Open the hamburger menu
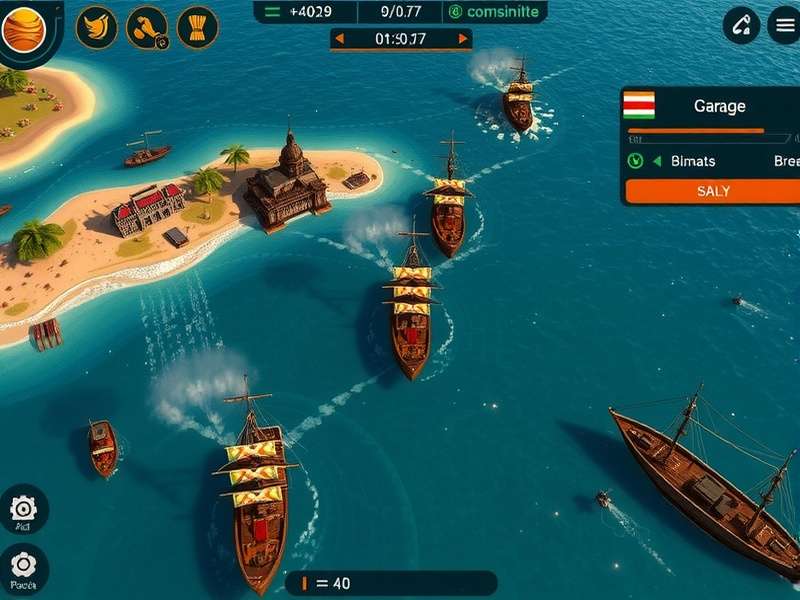The width and height of the screenshot is (800, 600). pos(783,26)
